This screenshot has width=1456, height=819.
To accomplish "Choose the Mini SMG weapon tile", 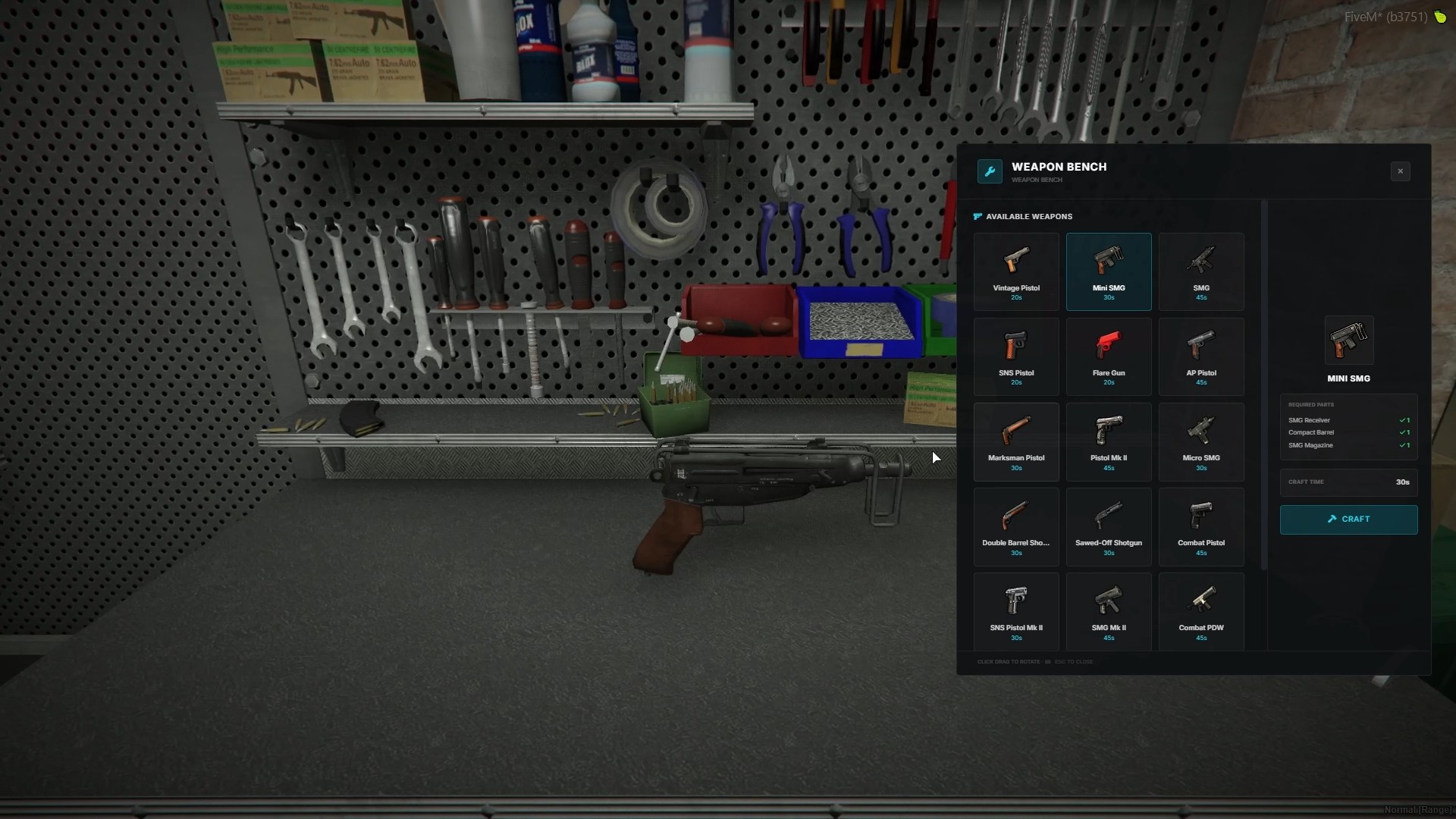I will click(x=1109, y=271).
